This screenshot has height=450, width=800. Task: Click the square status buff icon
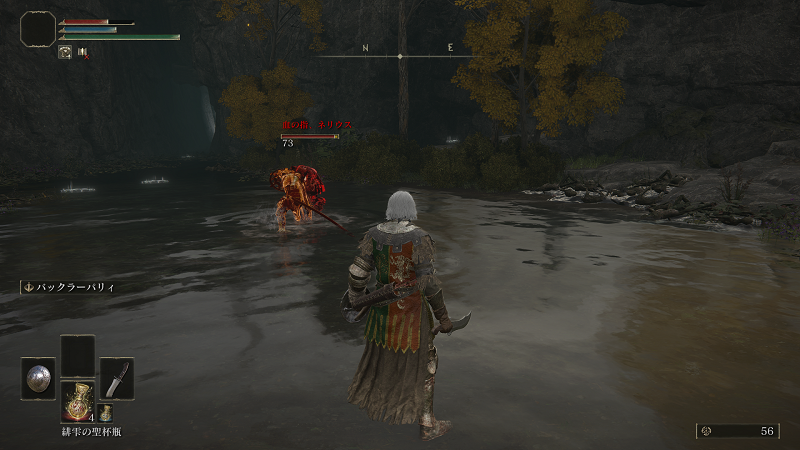tap(64, 52)
